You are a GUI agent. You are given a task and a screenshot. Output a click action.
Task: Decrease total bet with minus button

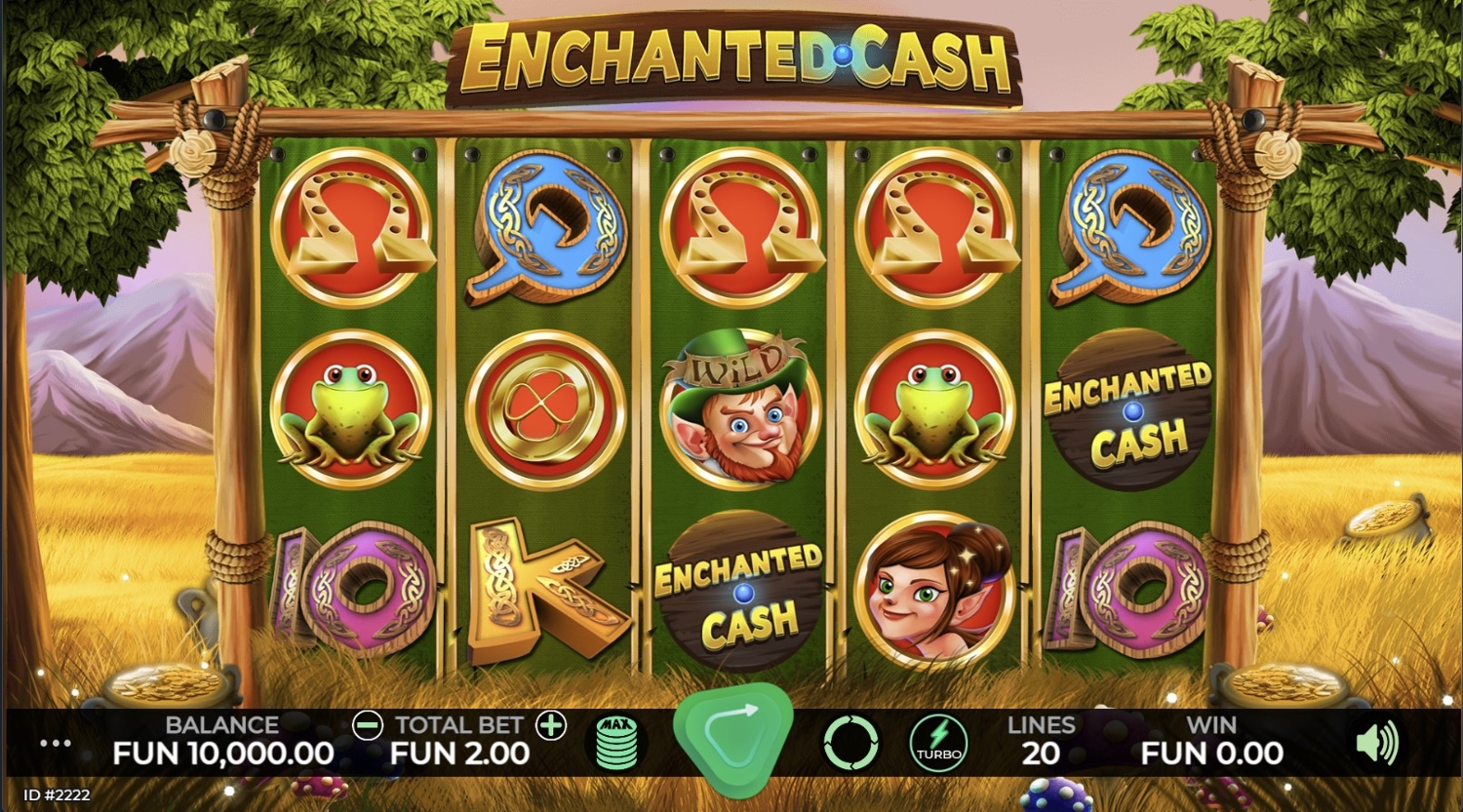coord(368,725)
